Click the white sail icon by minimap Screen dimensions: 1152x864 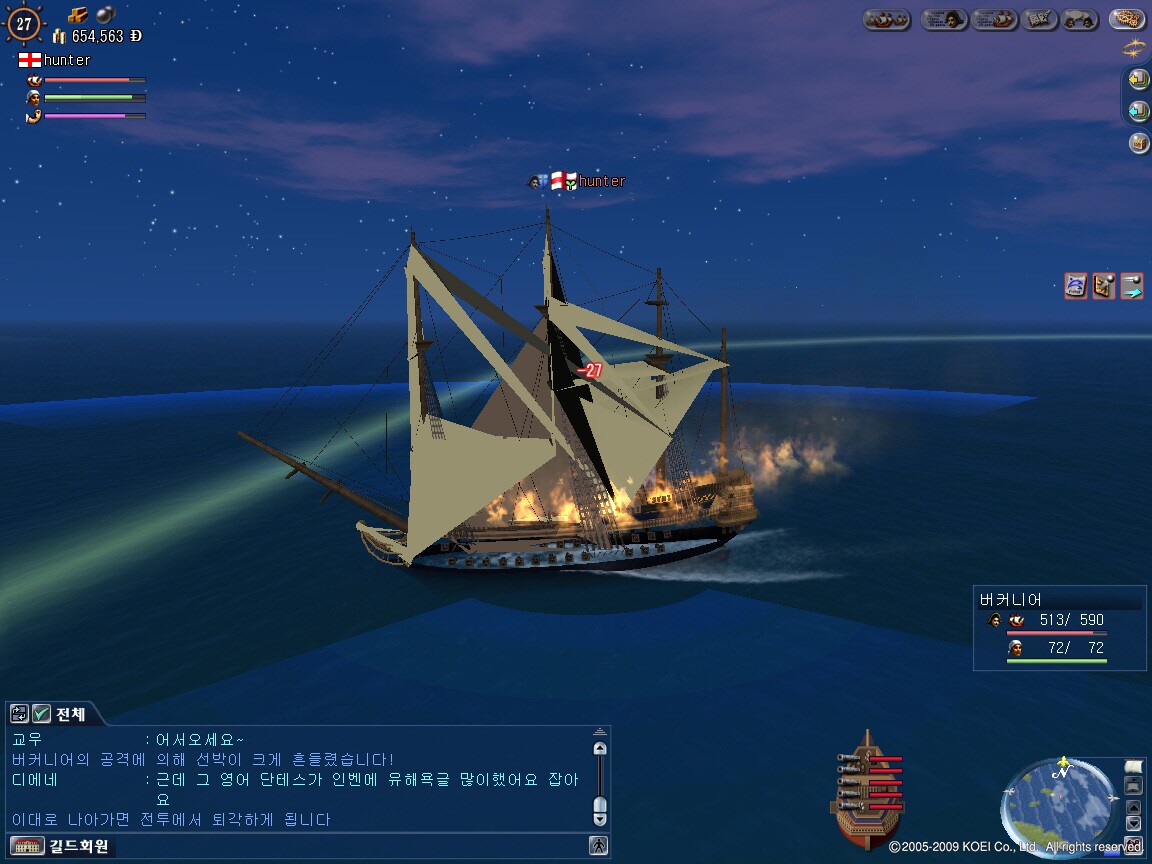click(x=1133, y=767)
